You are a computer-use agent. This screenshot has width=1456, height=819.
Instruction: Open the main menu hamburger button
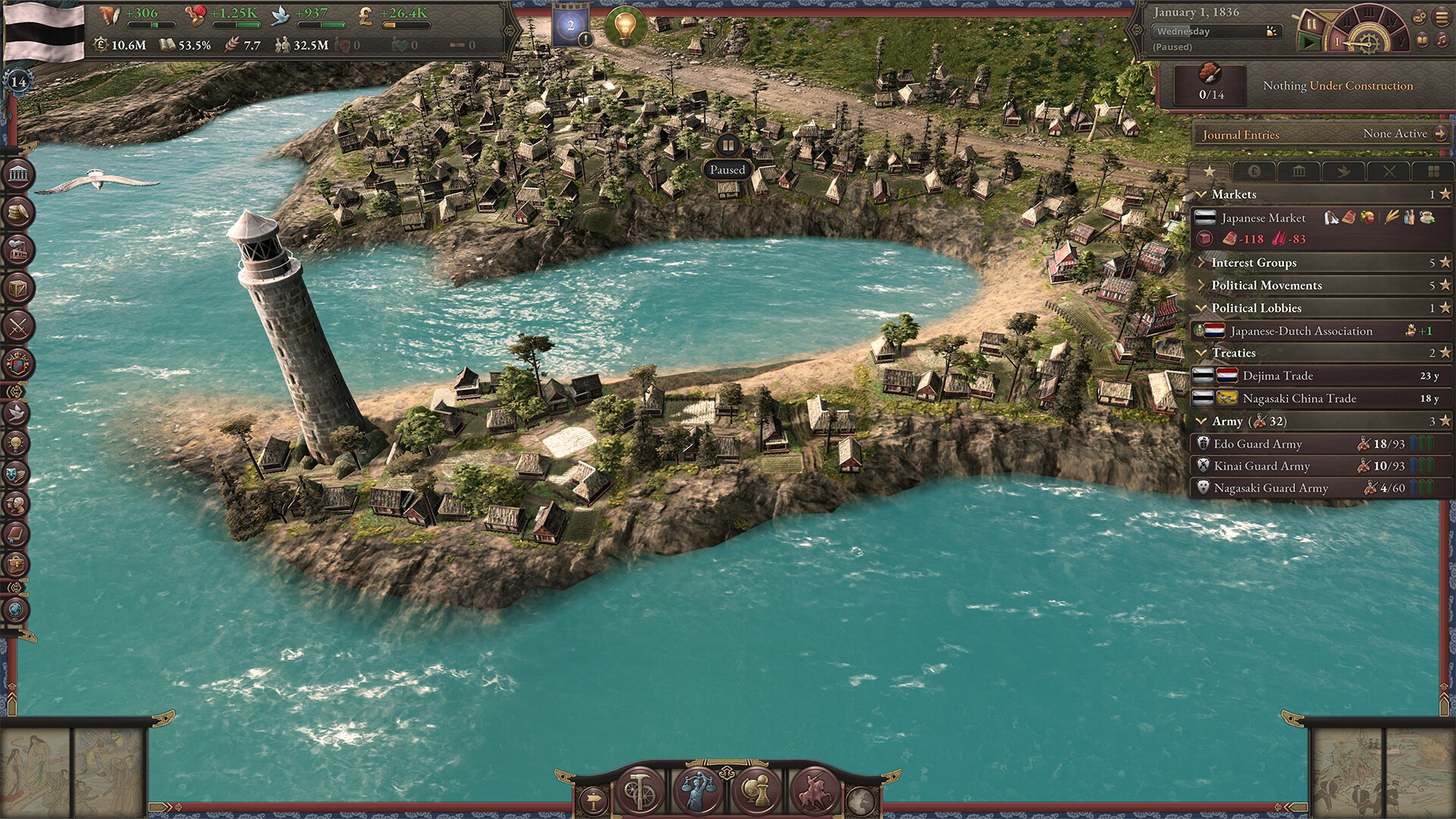(x=1441, y=17)
